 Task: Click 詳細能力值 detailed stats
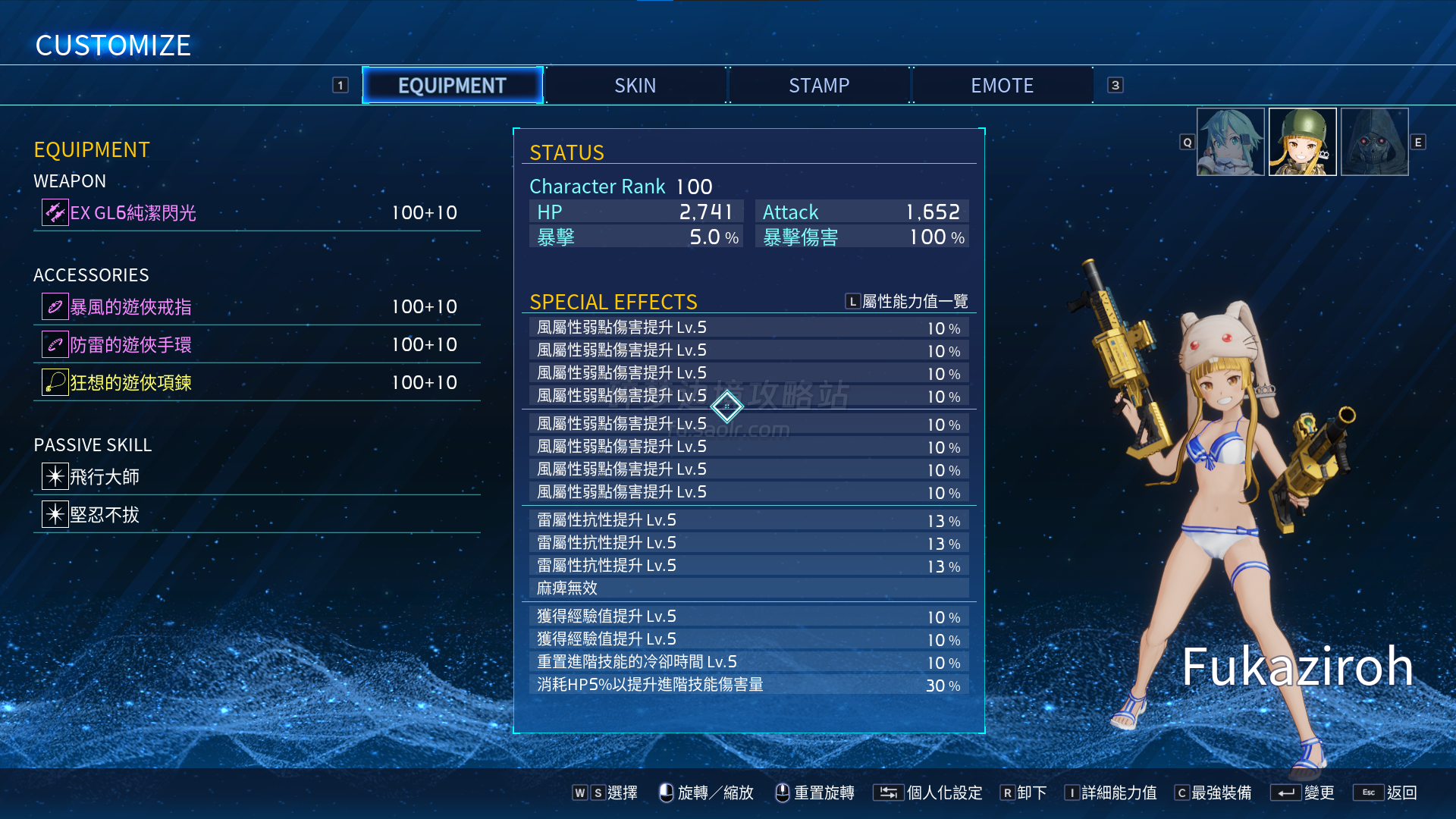click(x=1111, y=792)
